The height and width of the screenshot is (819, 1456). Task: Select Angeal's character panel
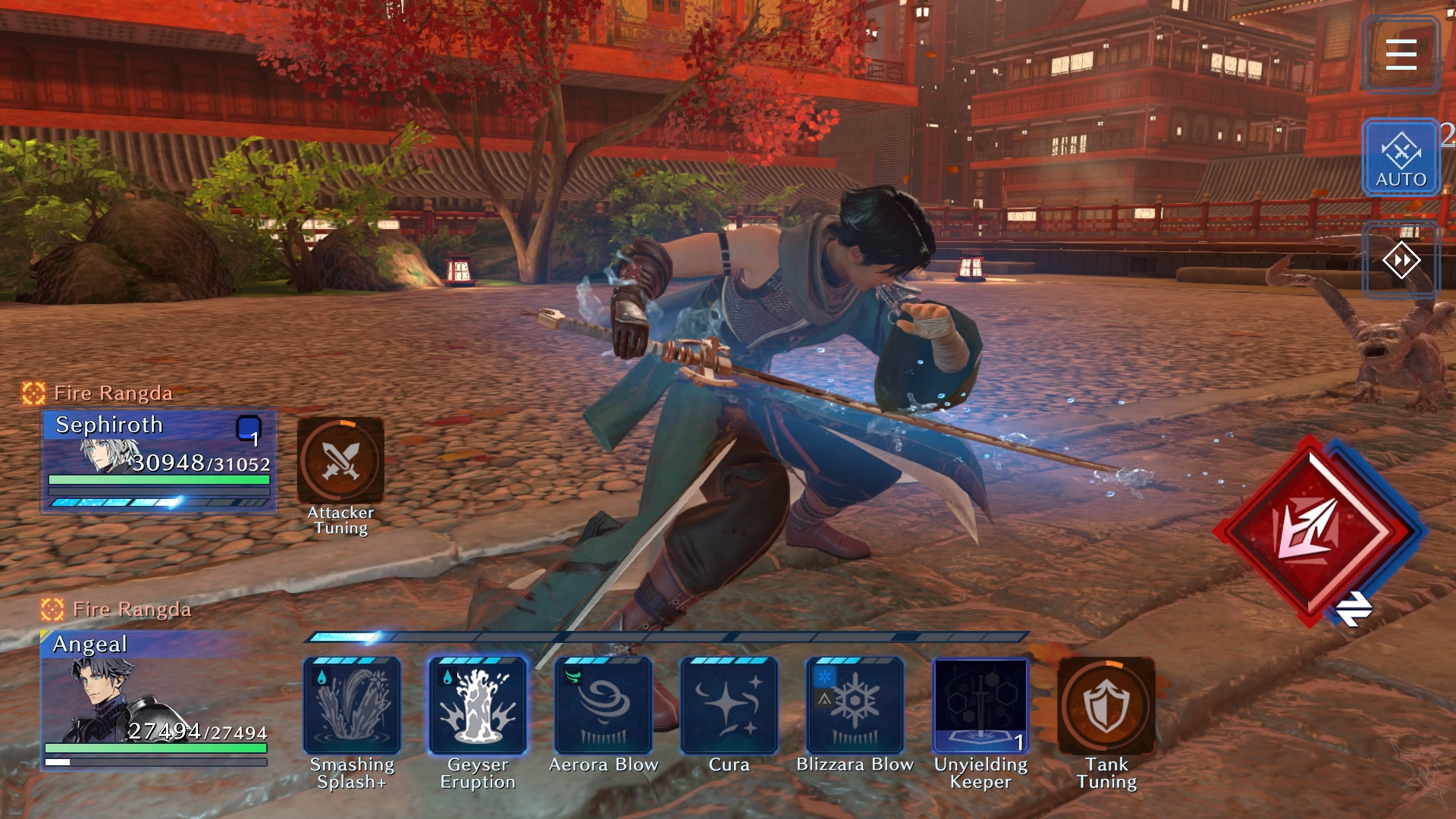point(155,699)
